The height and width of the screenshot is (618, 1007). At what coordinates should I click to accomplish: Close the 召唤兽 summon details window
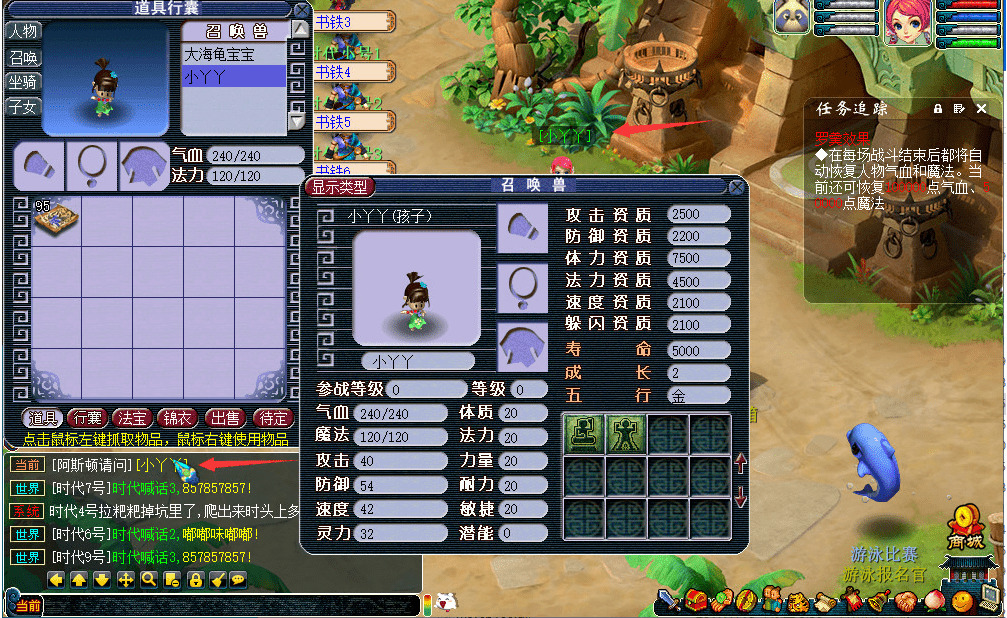[x=737, y=186]
